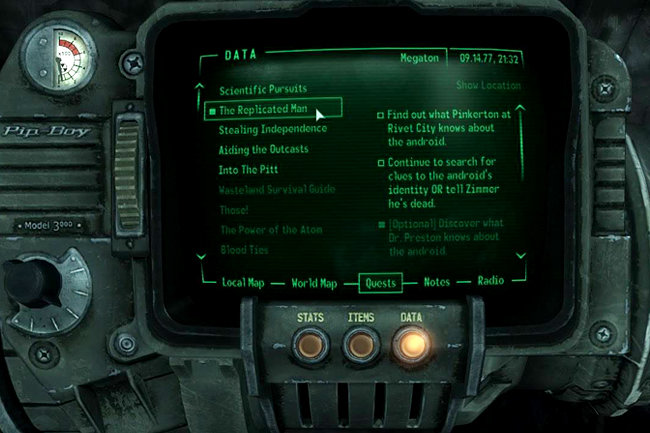Select the Those! quest entry
The image size is (650, 433).
pyautogui.click(x=235, y=210)
